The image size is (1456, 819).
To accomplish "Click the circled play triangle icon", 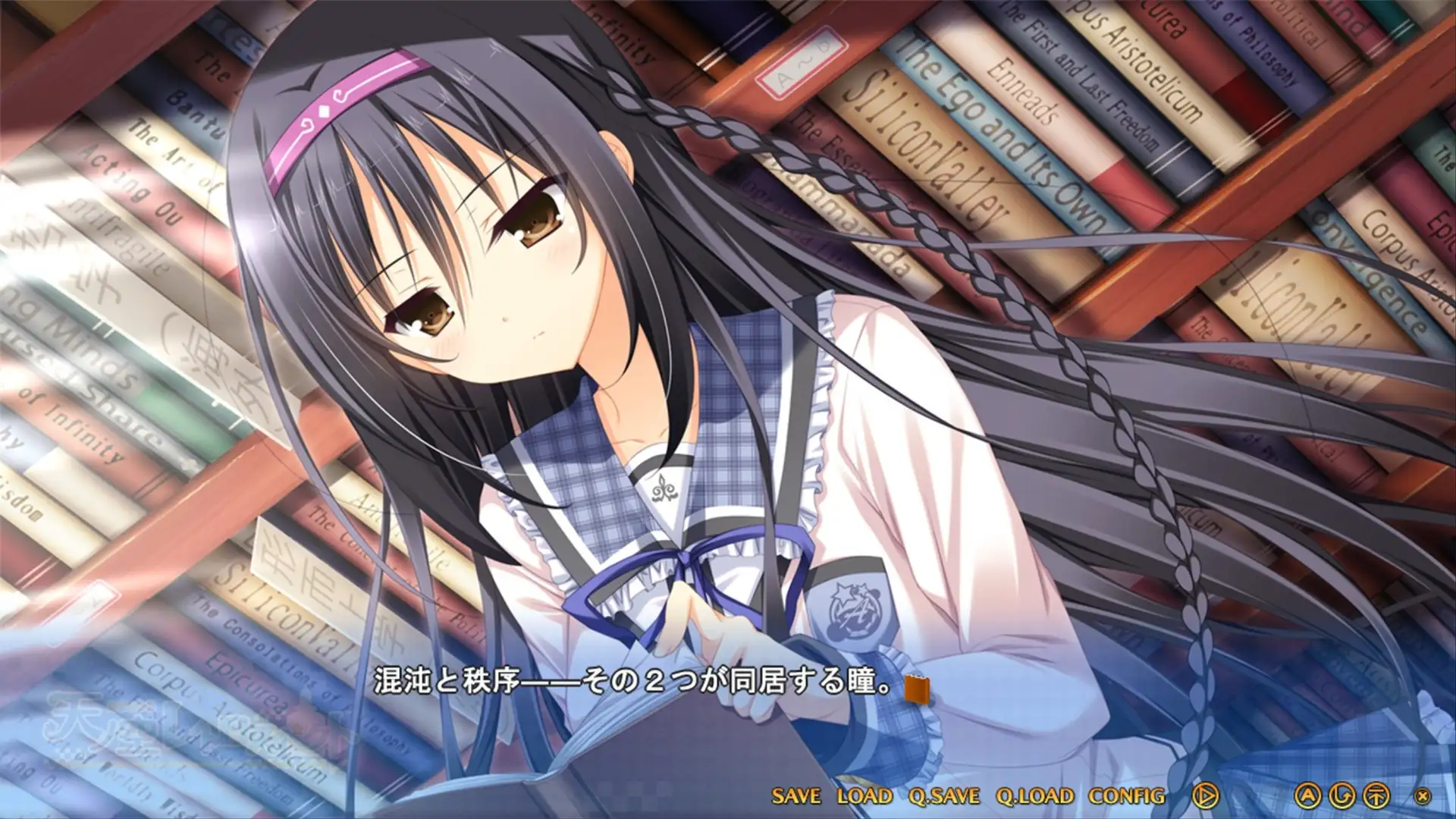I will [1205, 796].
